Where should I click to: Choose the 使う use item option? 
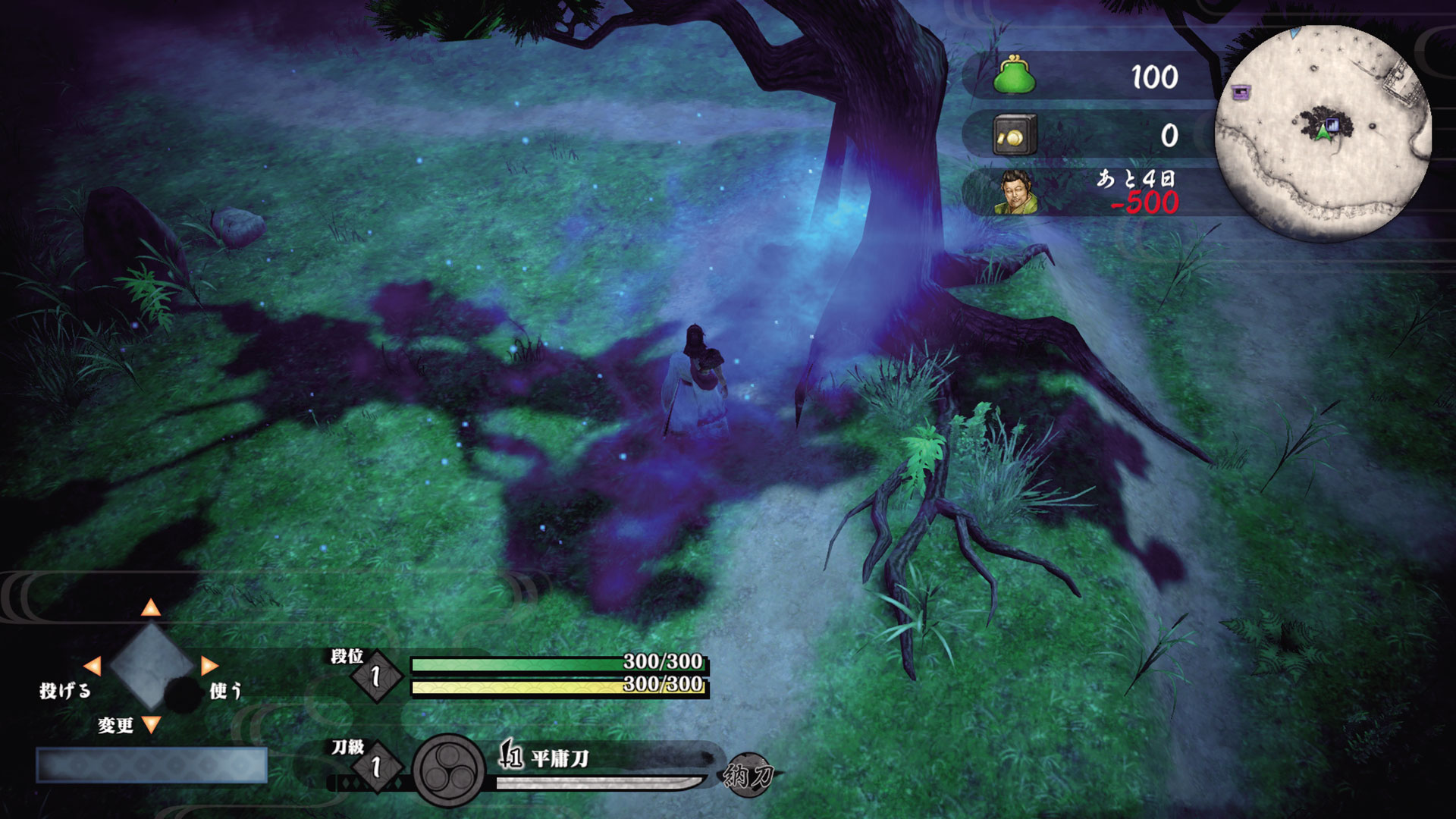225,691
